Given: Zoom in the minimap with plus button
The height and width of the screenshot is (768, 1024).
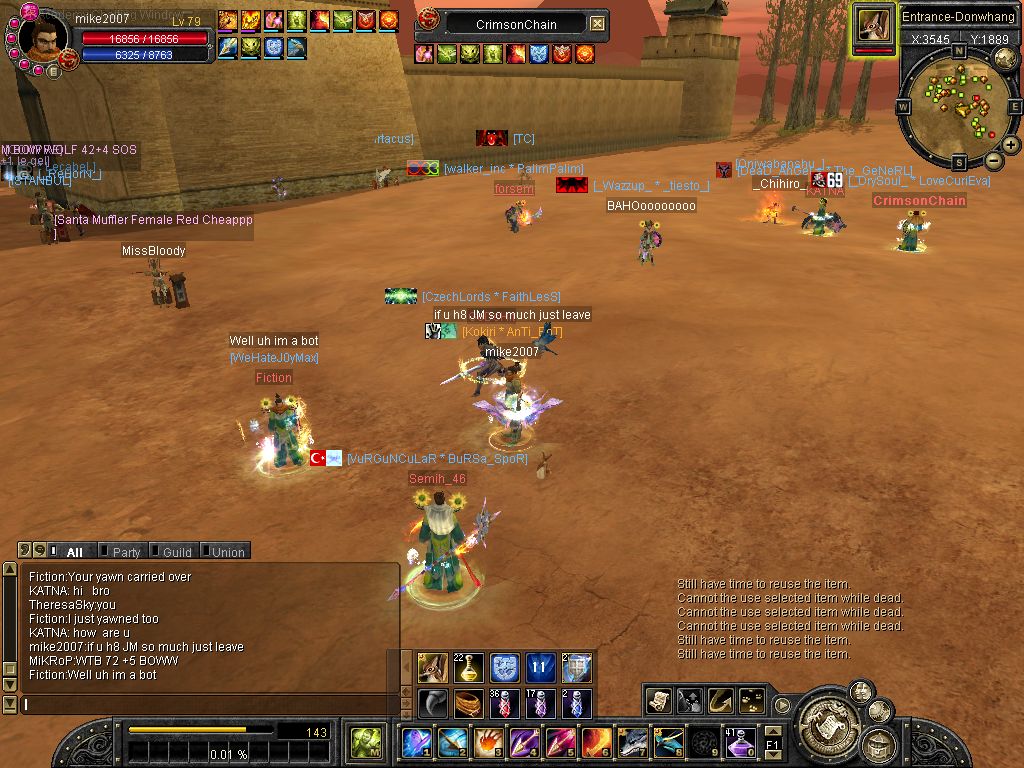Looking at the screenshot, I should (1011, 144).
